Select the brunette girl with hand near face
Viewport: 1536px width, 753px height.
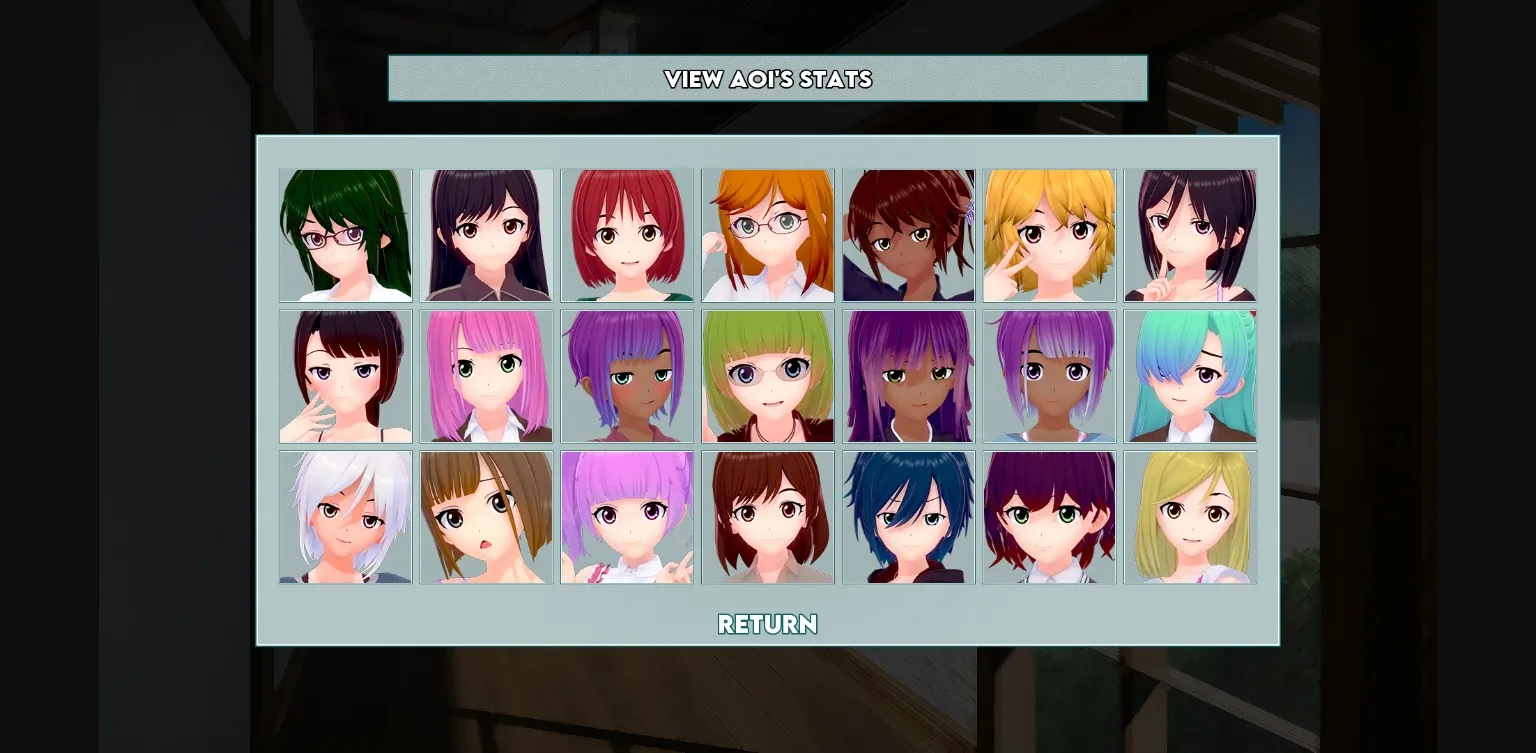coord(345,376)
